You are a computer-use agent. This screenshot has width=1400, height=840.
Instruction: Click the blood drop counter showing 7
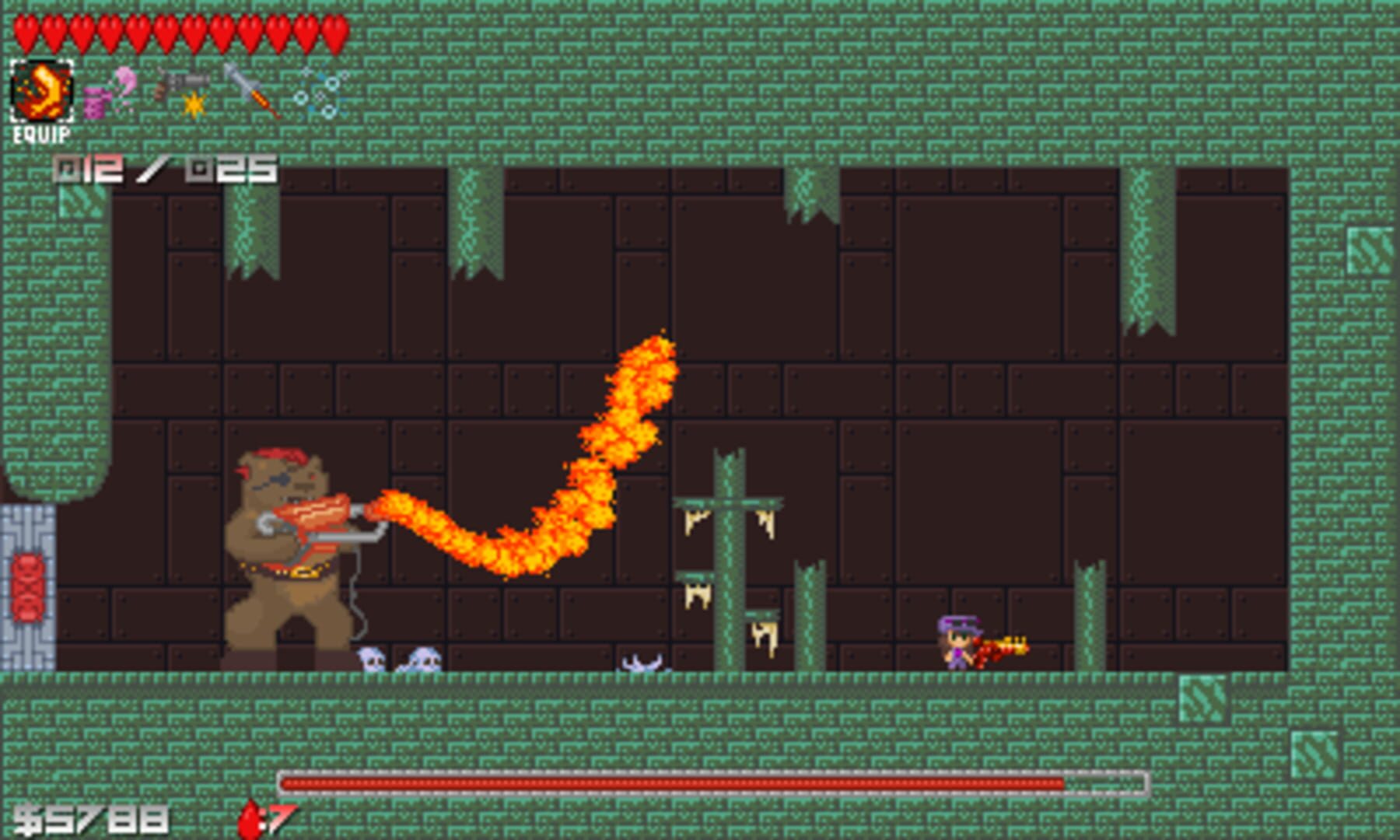click(264, 817)
